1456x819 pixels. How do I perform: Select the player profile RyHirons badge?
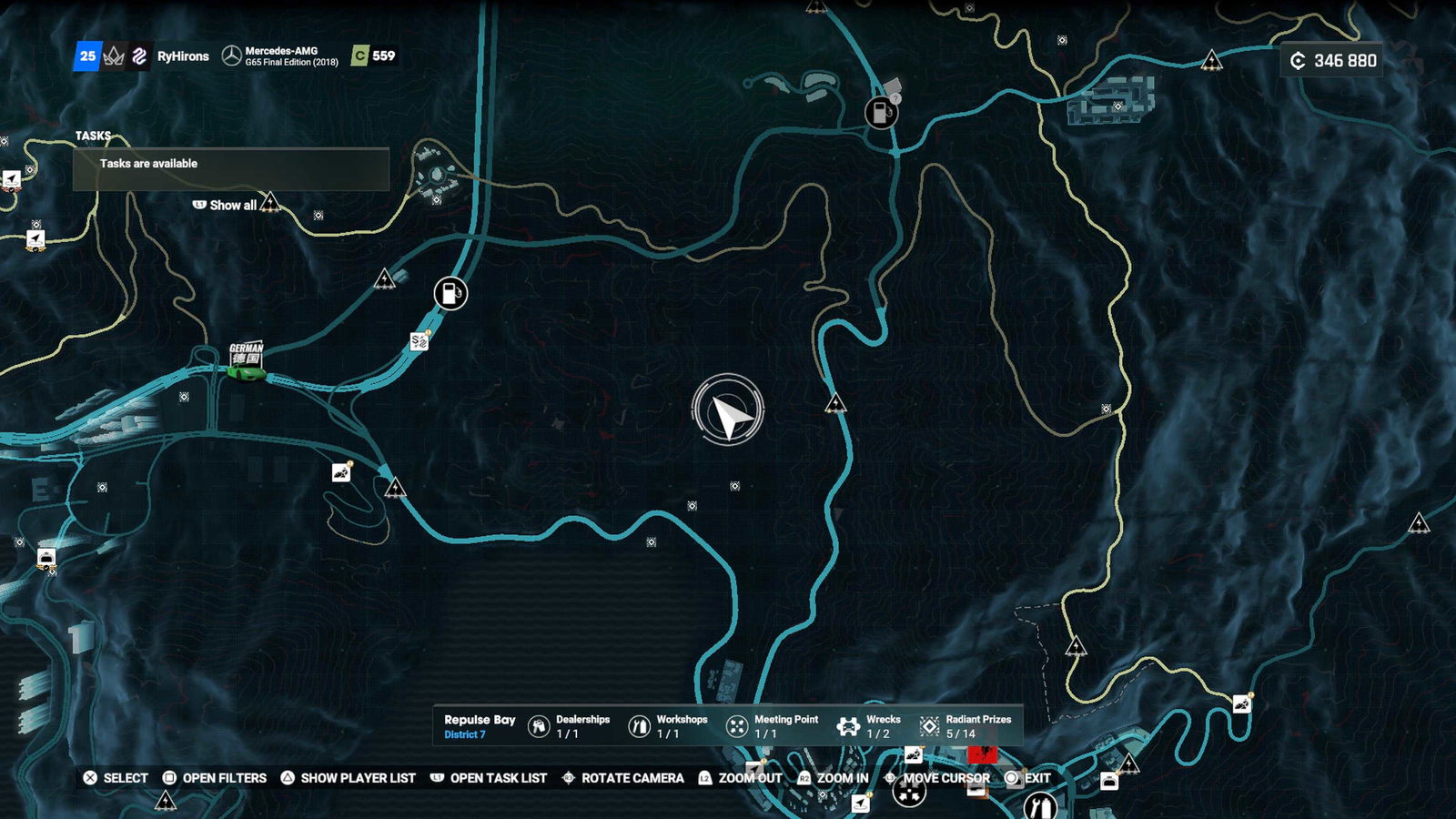[x=183, y=56]
